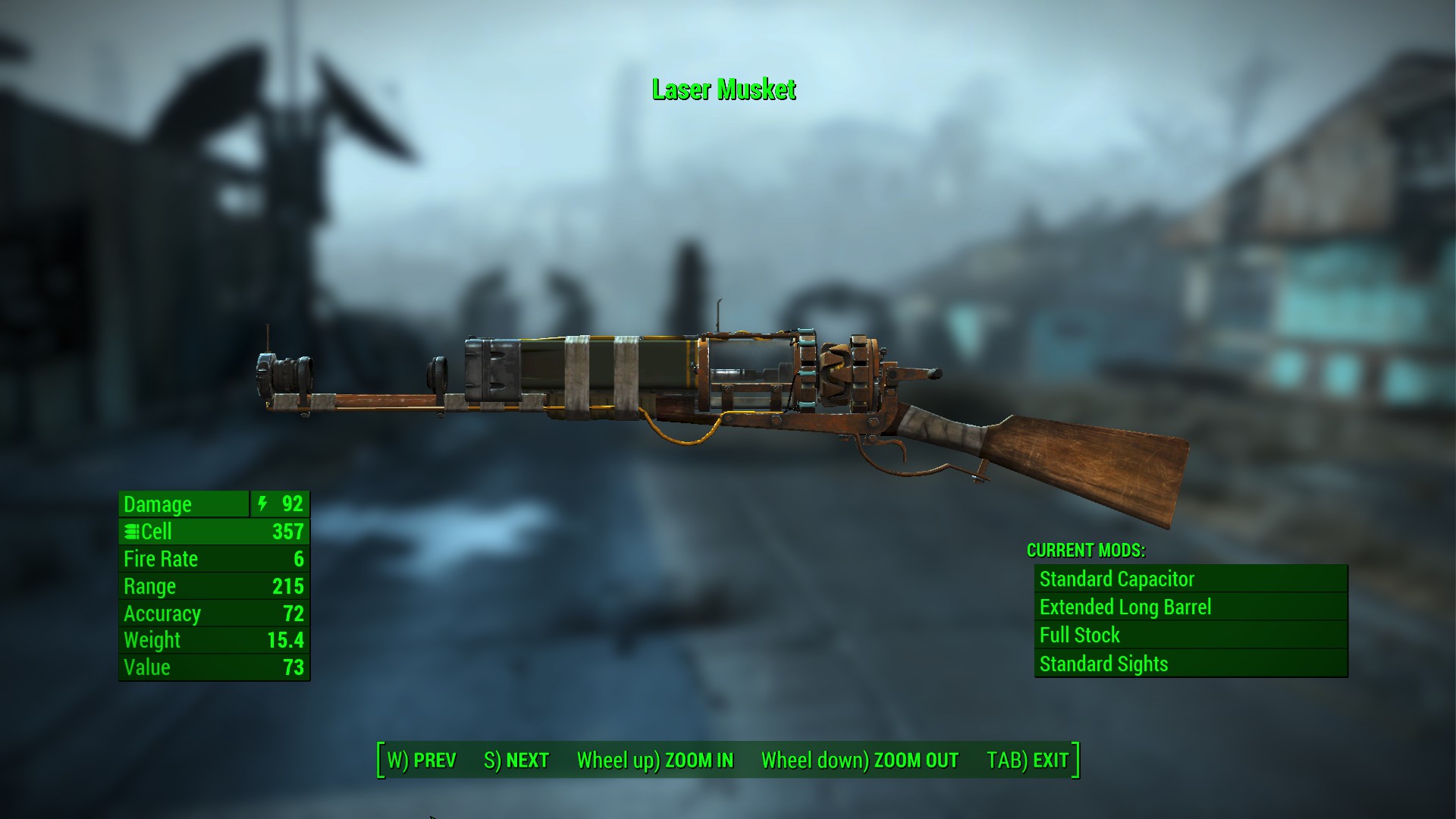Click NEXT in the bottom bar

(516, 759)
